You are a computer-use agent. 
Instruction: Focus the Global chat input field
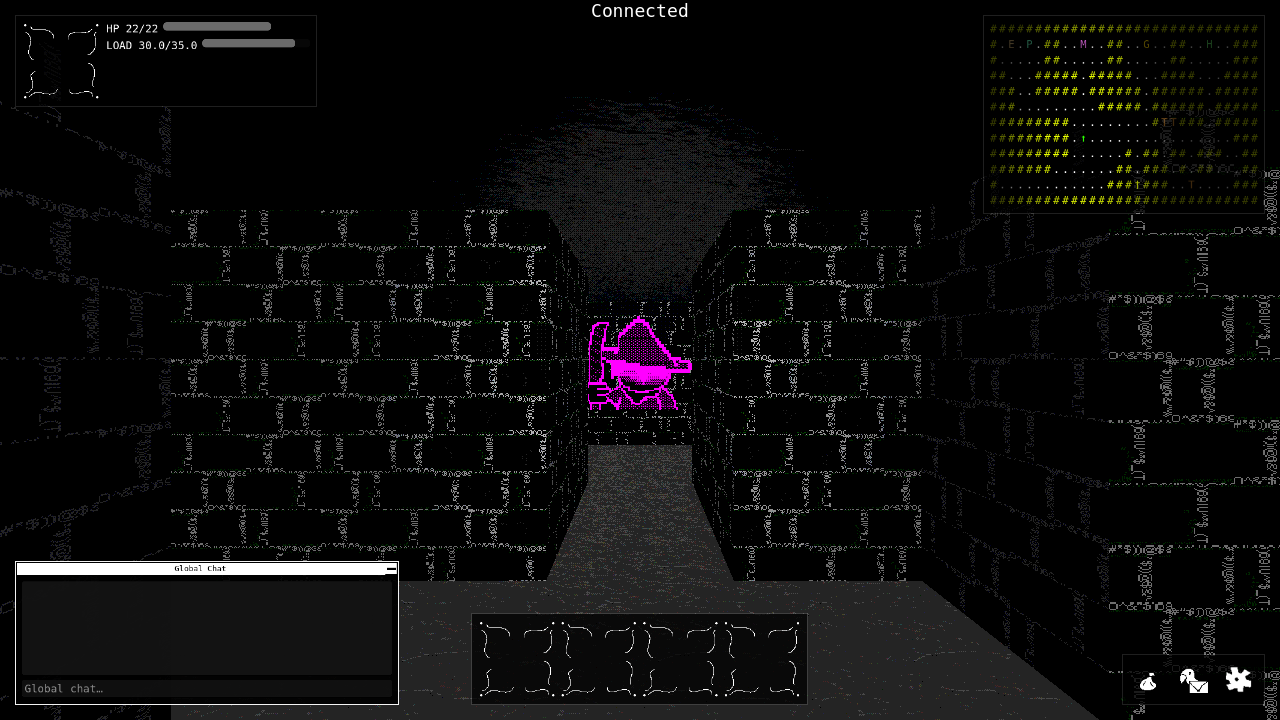200,688
